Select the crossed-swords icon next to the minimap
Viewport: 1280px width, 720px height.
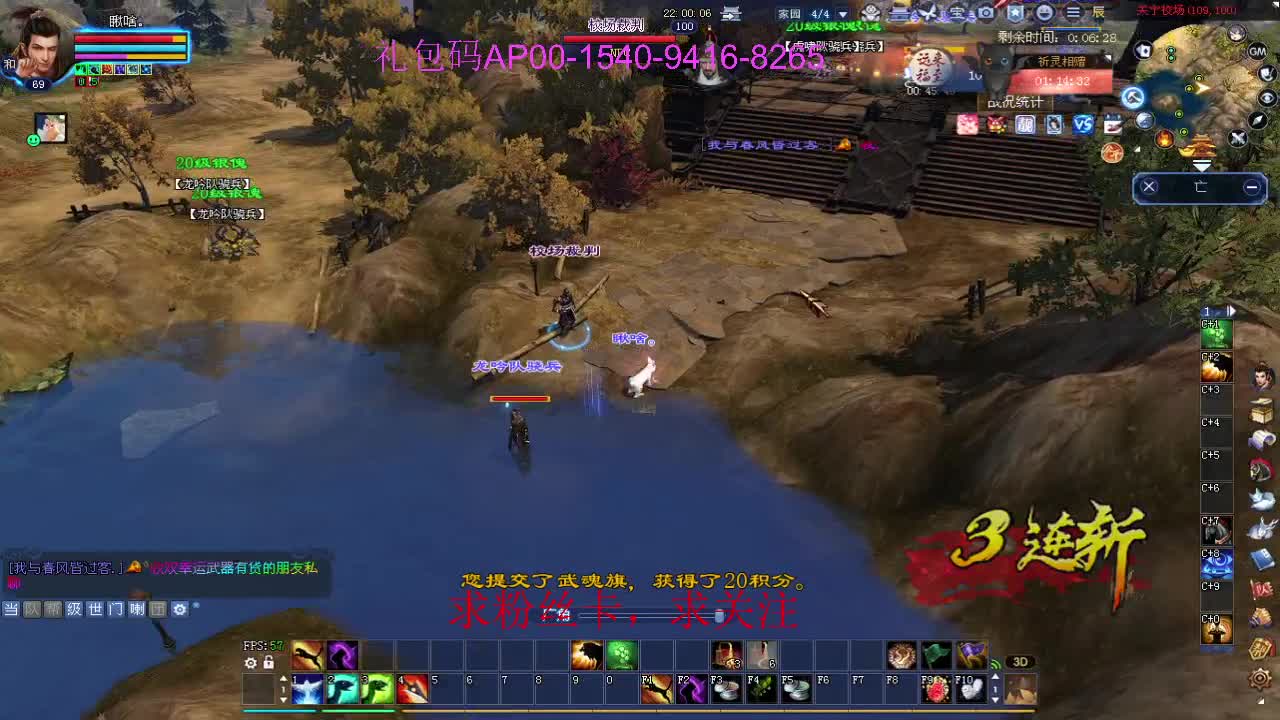(x=1237, y=139)
